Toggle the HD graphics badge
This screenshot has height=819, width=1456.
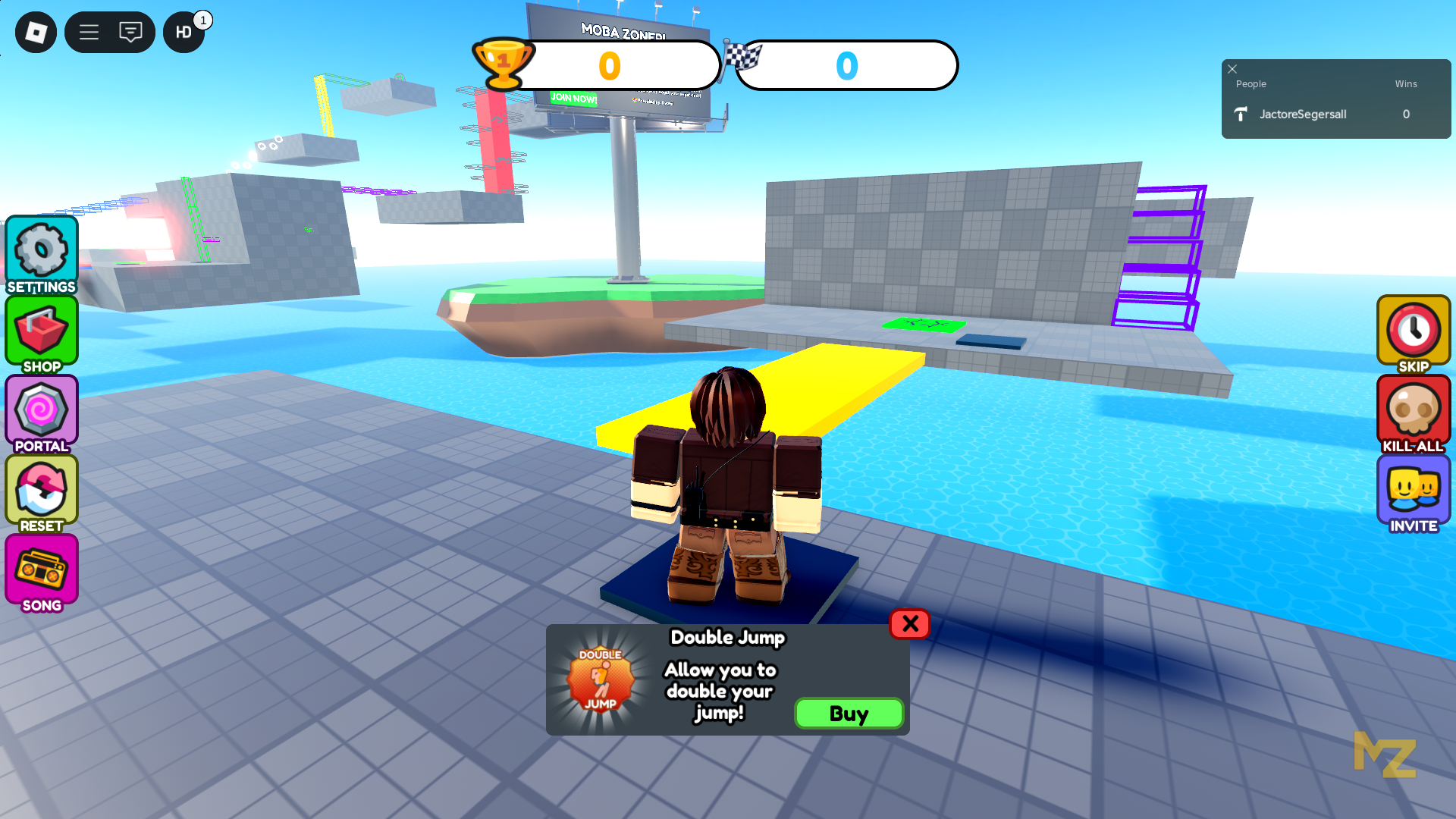pyautogui.click(x=183, y=32)
